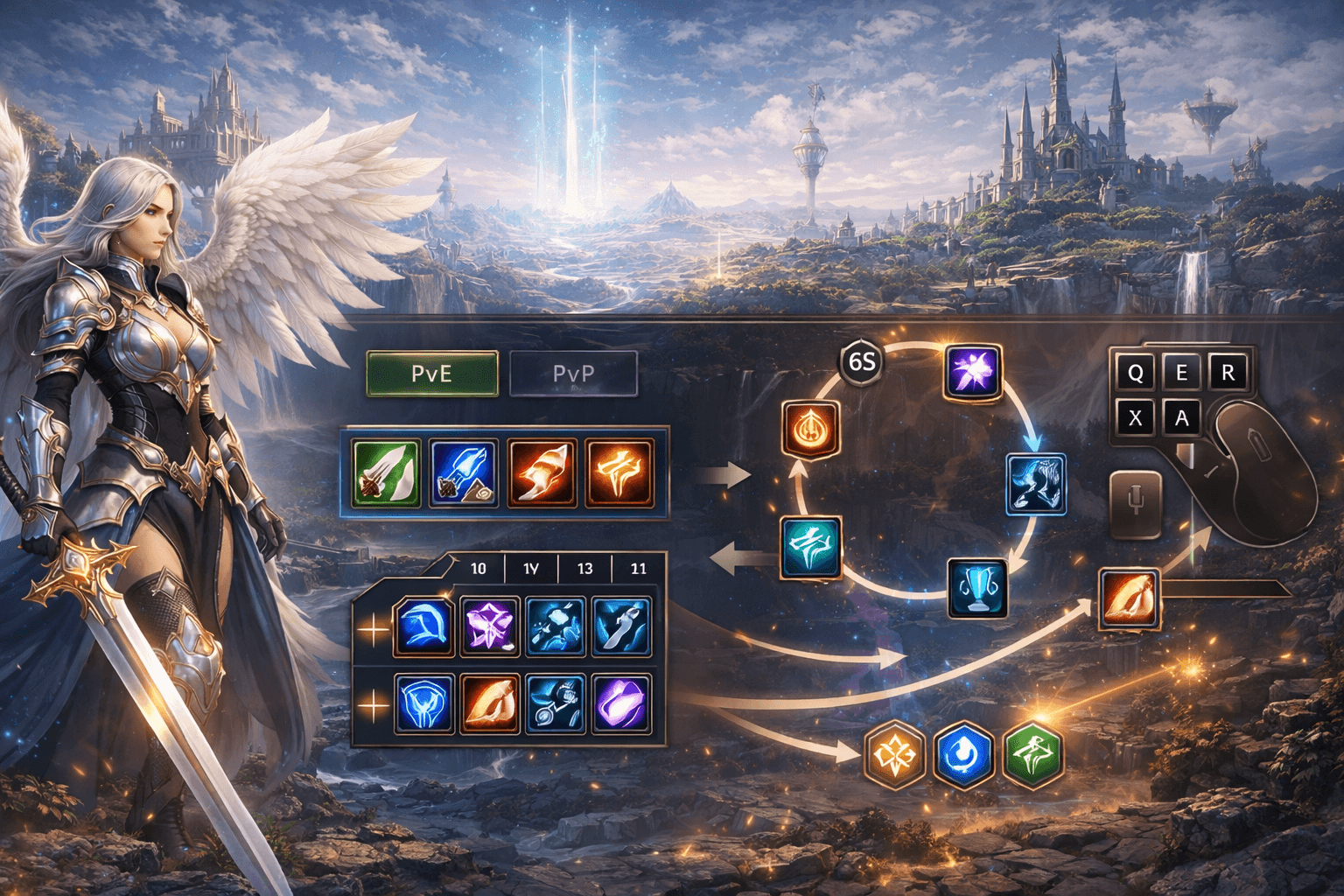The height and width of the screenshot is (896, 1344).
Task: Open the tab labeled 10
Action: point(478,569)
